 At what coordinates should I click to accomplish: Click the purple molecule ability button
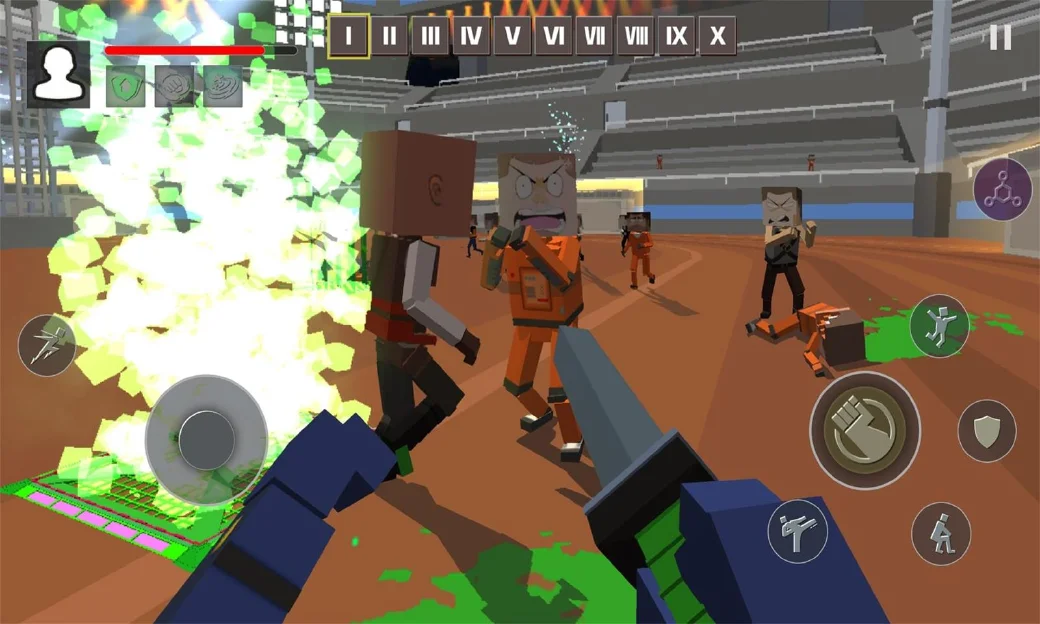point(1002,189)
